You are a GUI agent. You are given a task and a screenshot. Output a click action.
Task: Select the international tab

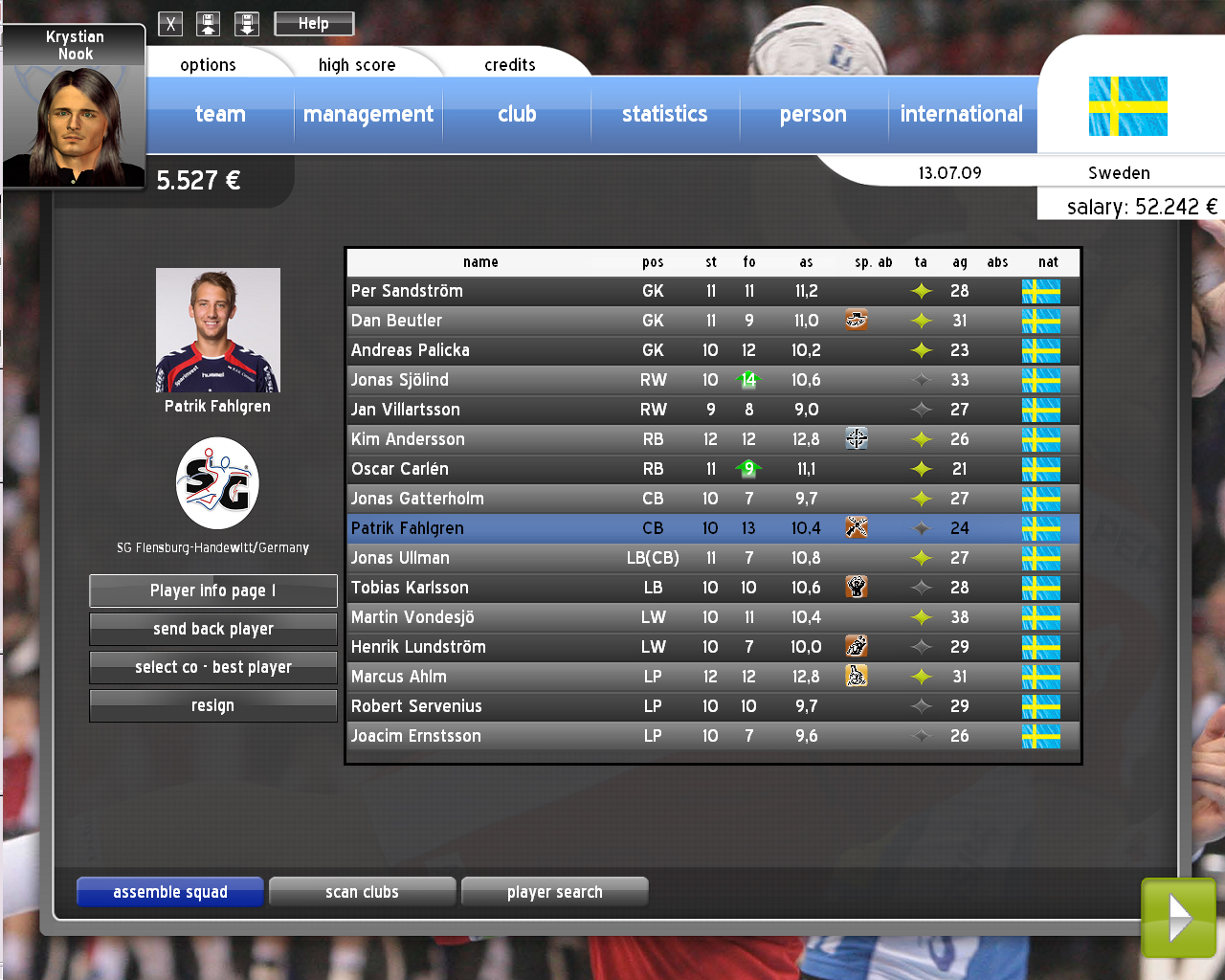pyautogui.click(x=961, y=115)
